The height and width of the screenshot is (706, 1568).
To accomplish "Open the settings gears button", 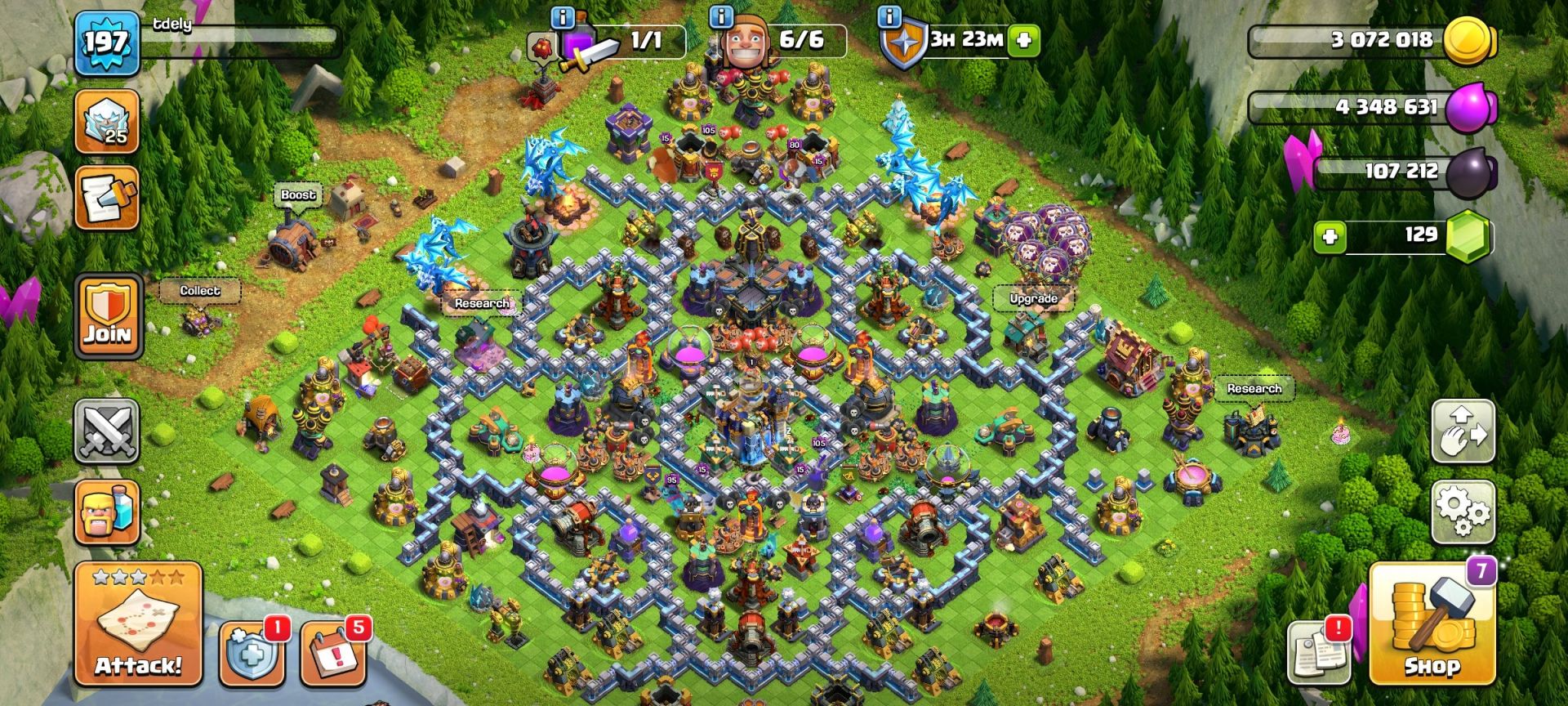I will point(1463,512).
